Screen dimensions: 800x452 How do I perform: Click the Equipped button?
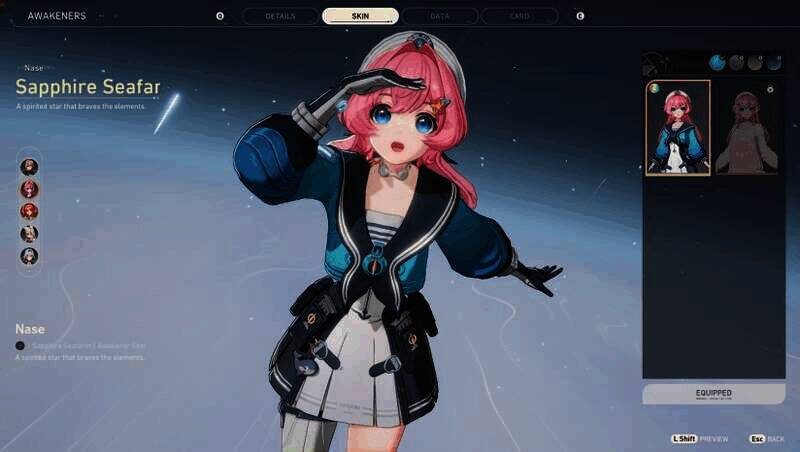713,394
